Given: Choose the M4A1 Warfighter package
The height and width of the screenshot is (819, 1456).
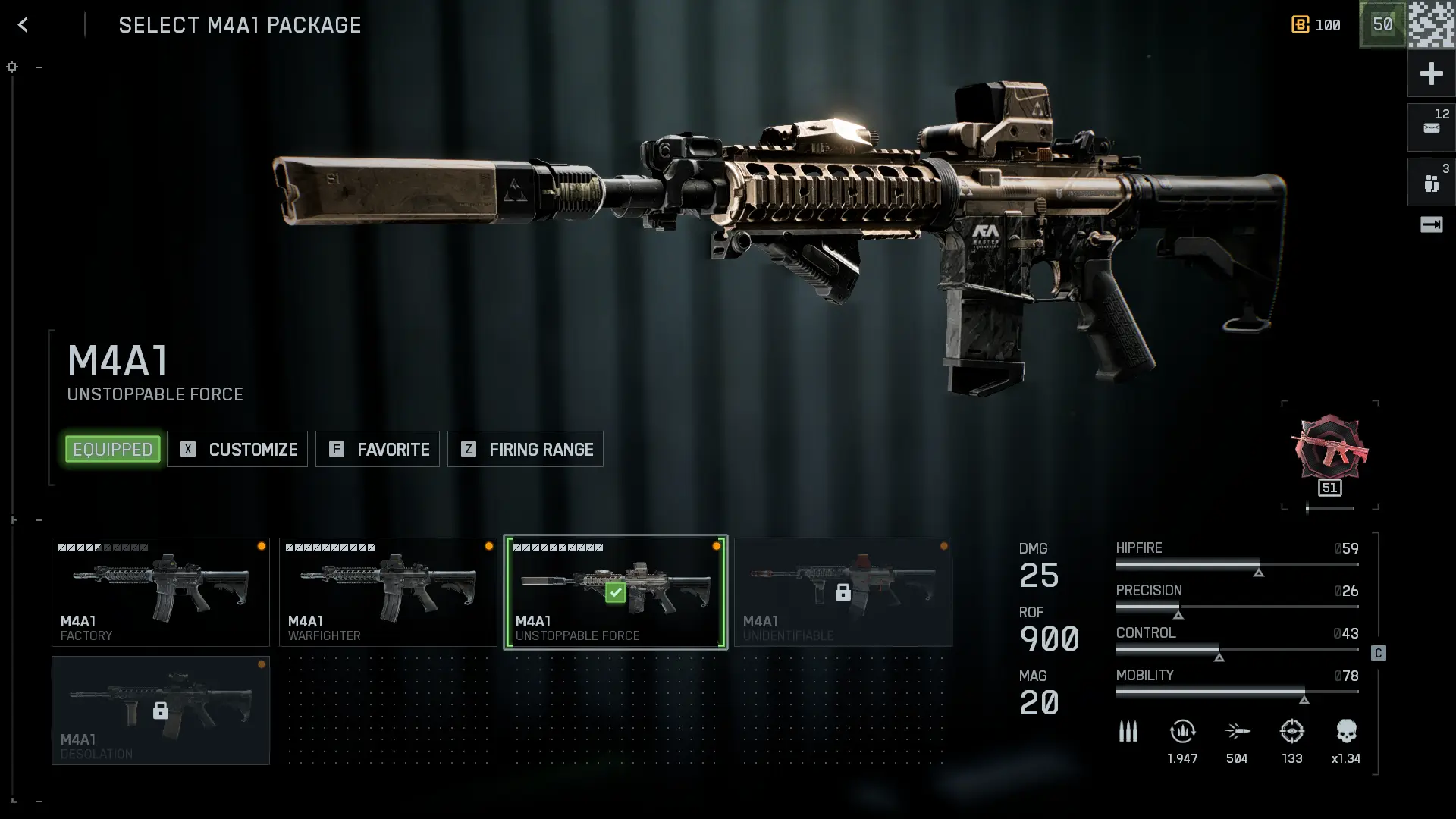Looking at the screenshot, I should (x=388, y=592).
